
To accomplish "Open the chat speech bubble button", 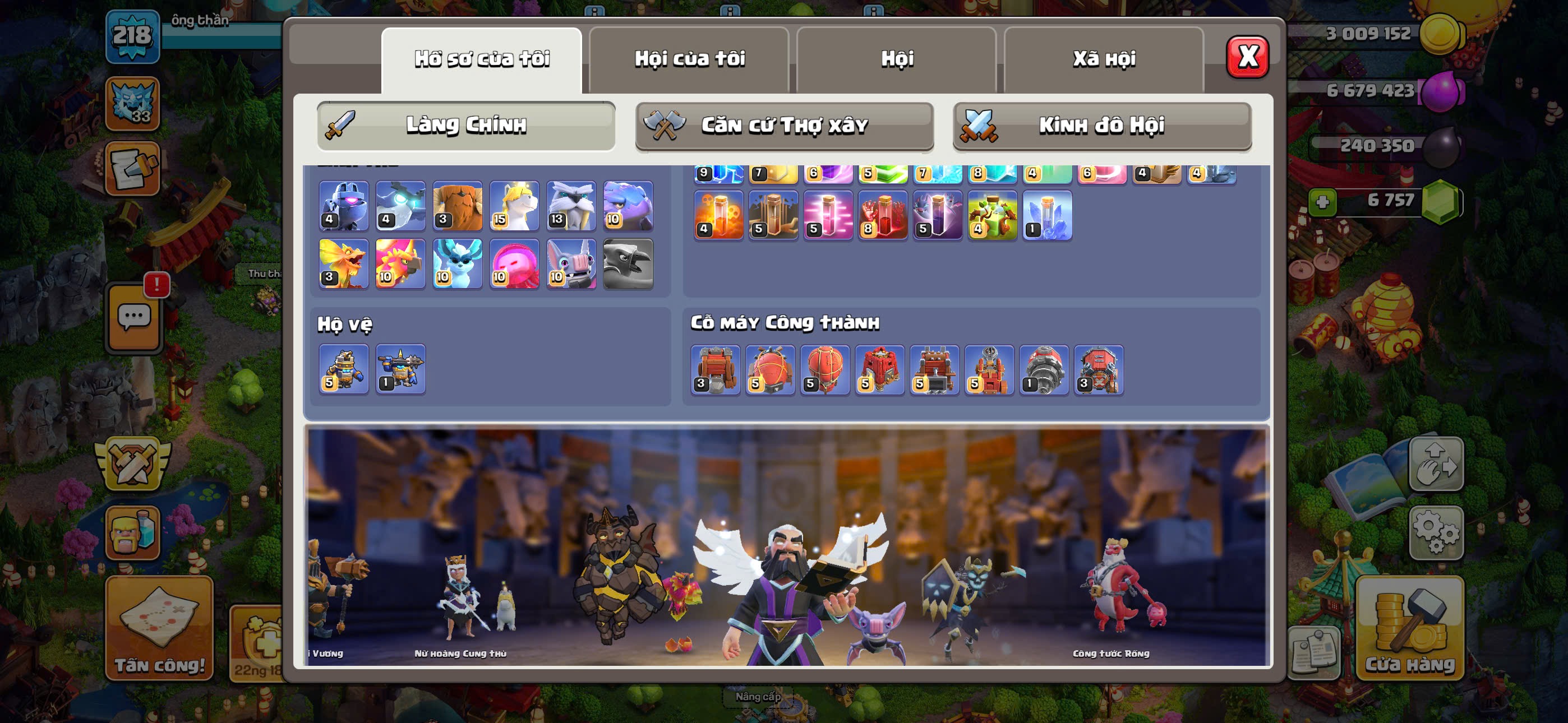I will [134, 317].
